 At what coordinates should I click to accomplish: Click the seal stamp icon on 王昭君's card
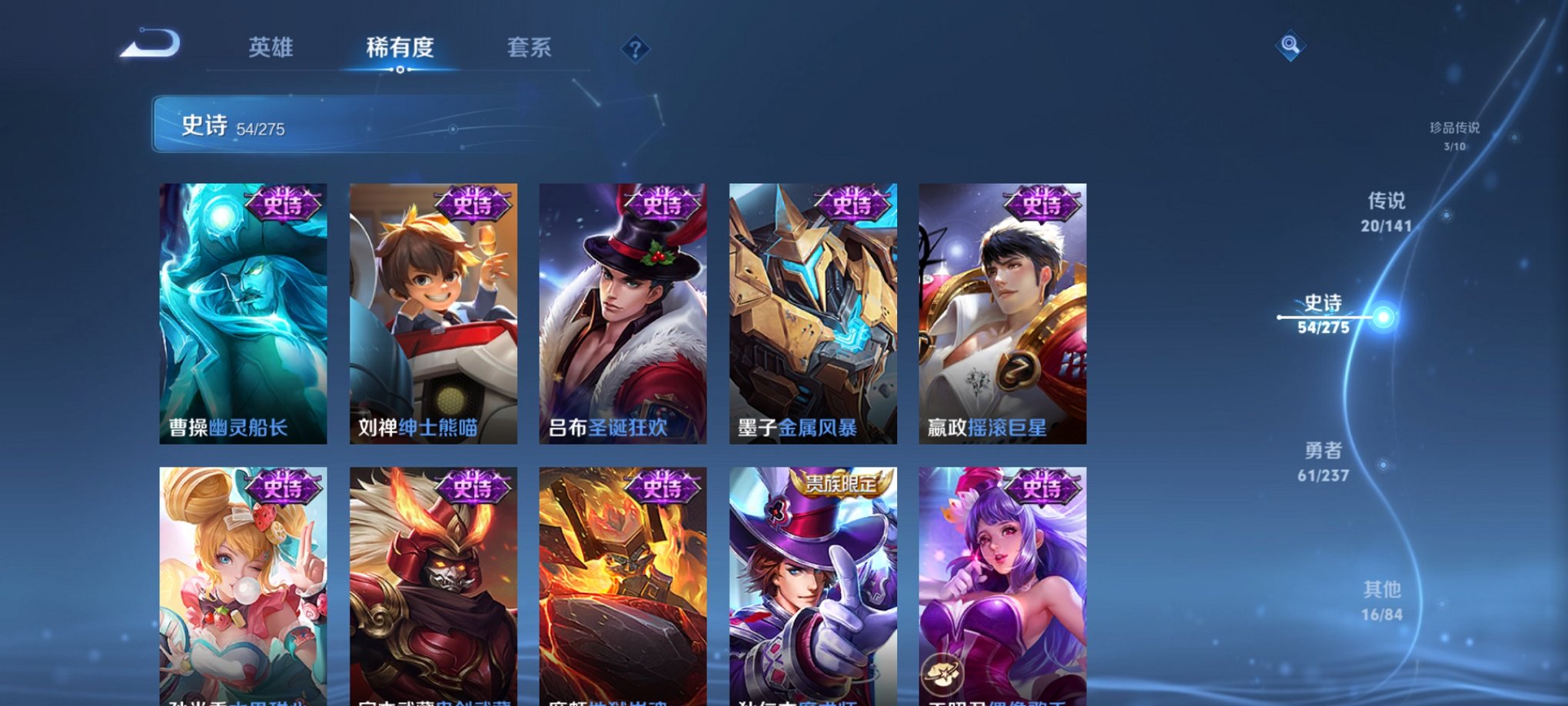tap(941, 673)
